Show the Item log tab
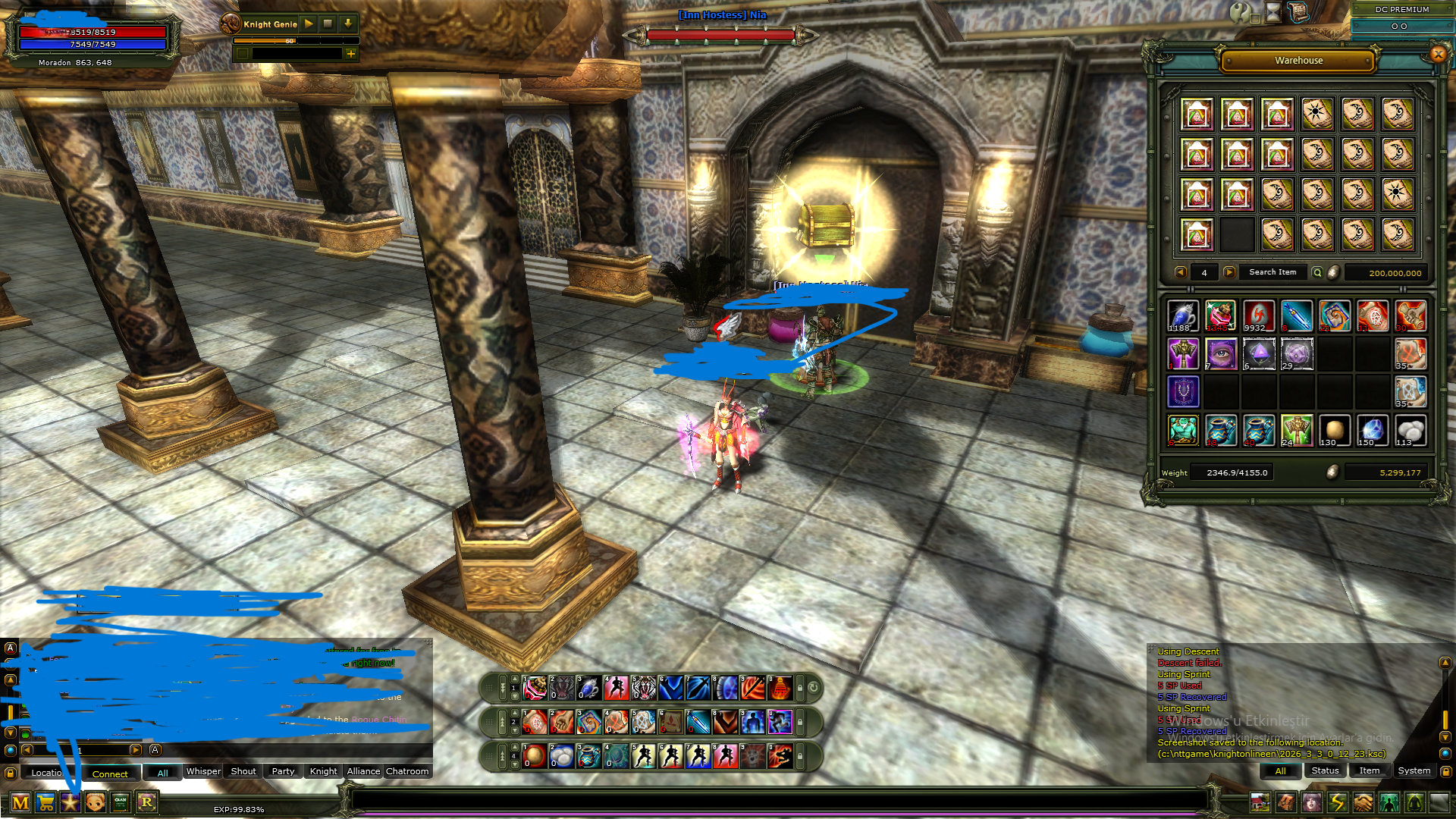This screenshot has width=1456, height=819. [1369, 770]
